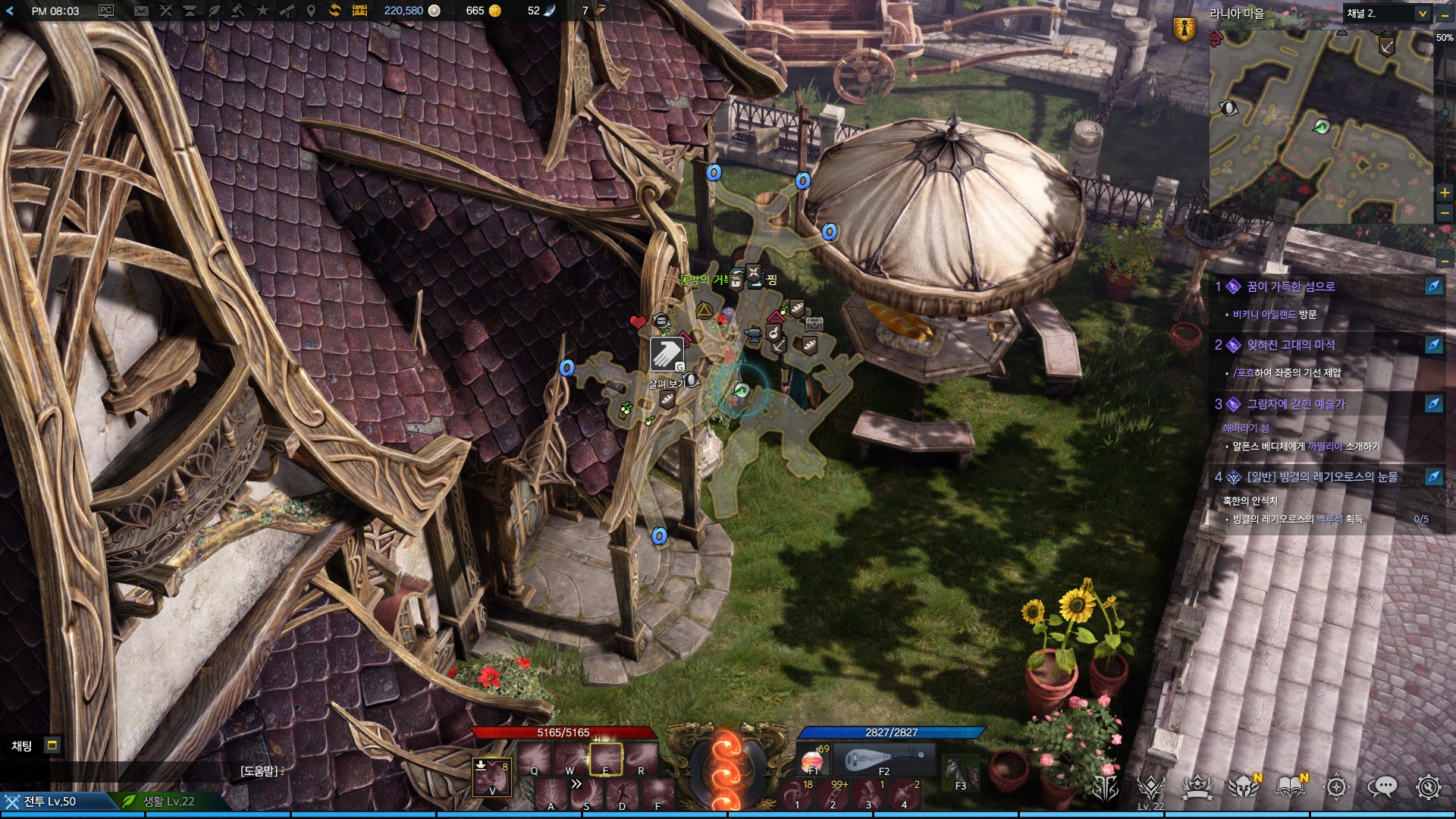
Task: Select quest 꿈이 가득한 섬으로 in tracker
Action: pyautogui.click(x=1291, y=287)
